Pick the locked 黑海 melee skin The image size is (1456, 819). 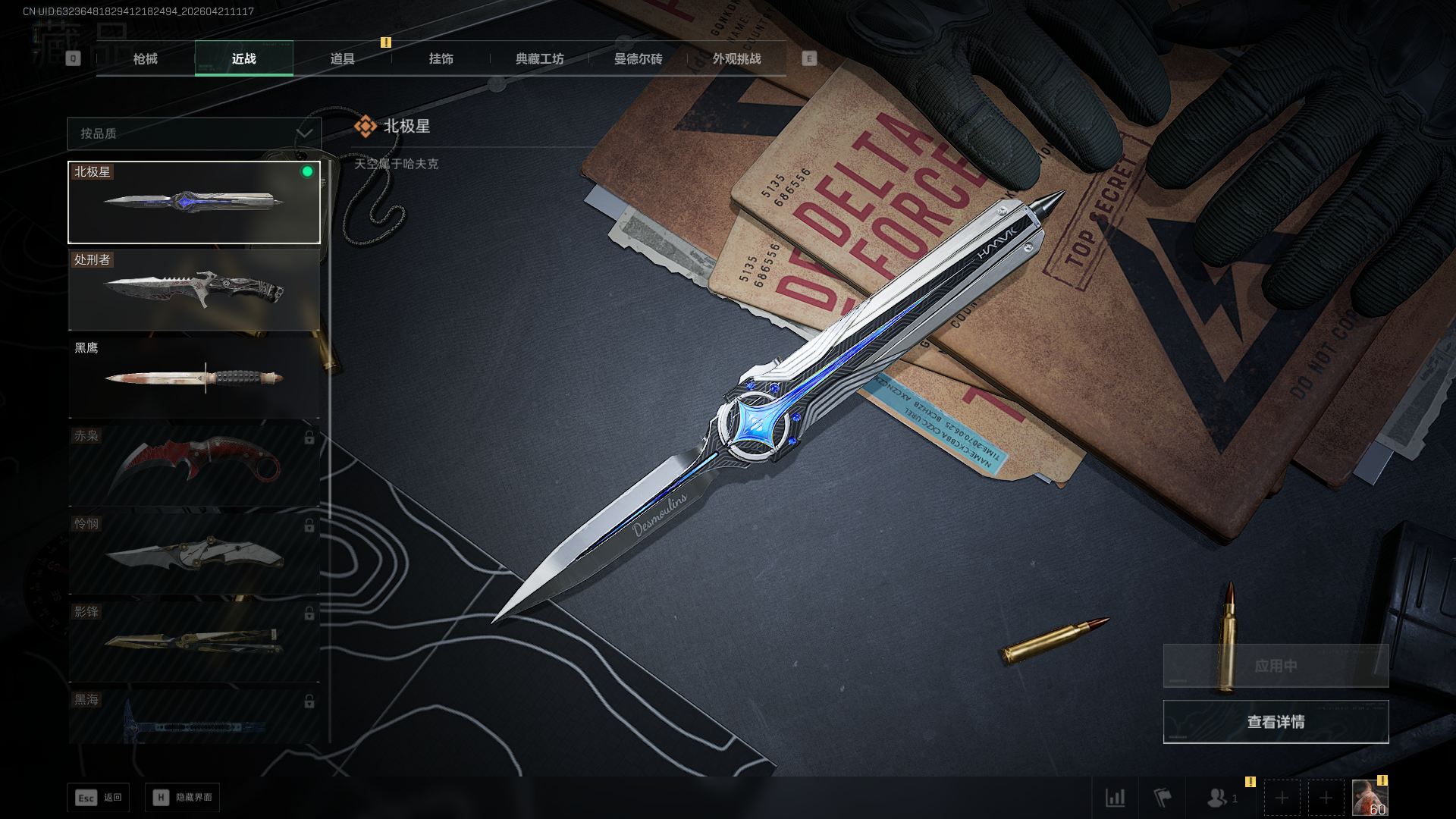[x=194, y=717]
